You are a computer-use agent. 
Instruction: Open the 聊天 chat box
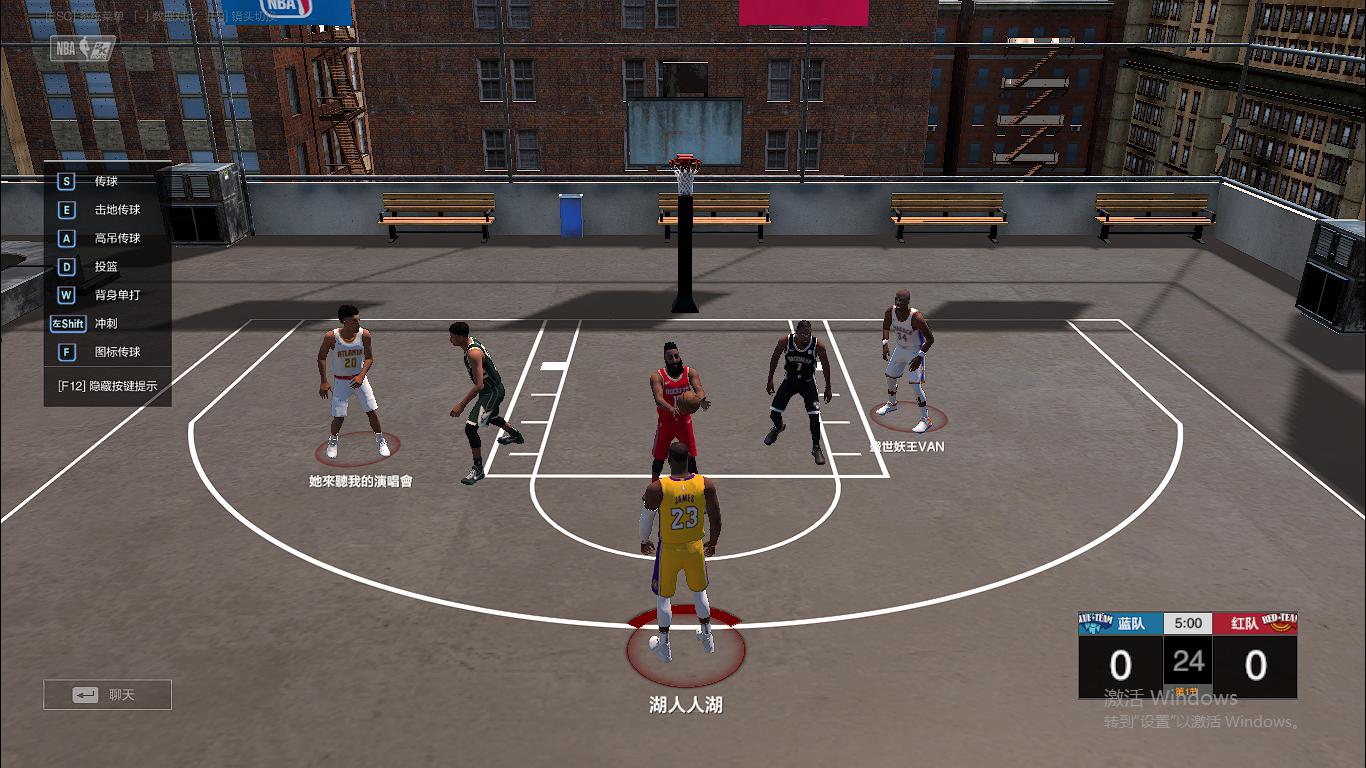tap(107, 694)
